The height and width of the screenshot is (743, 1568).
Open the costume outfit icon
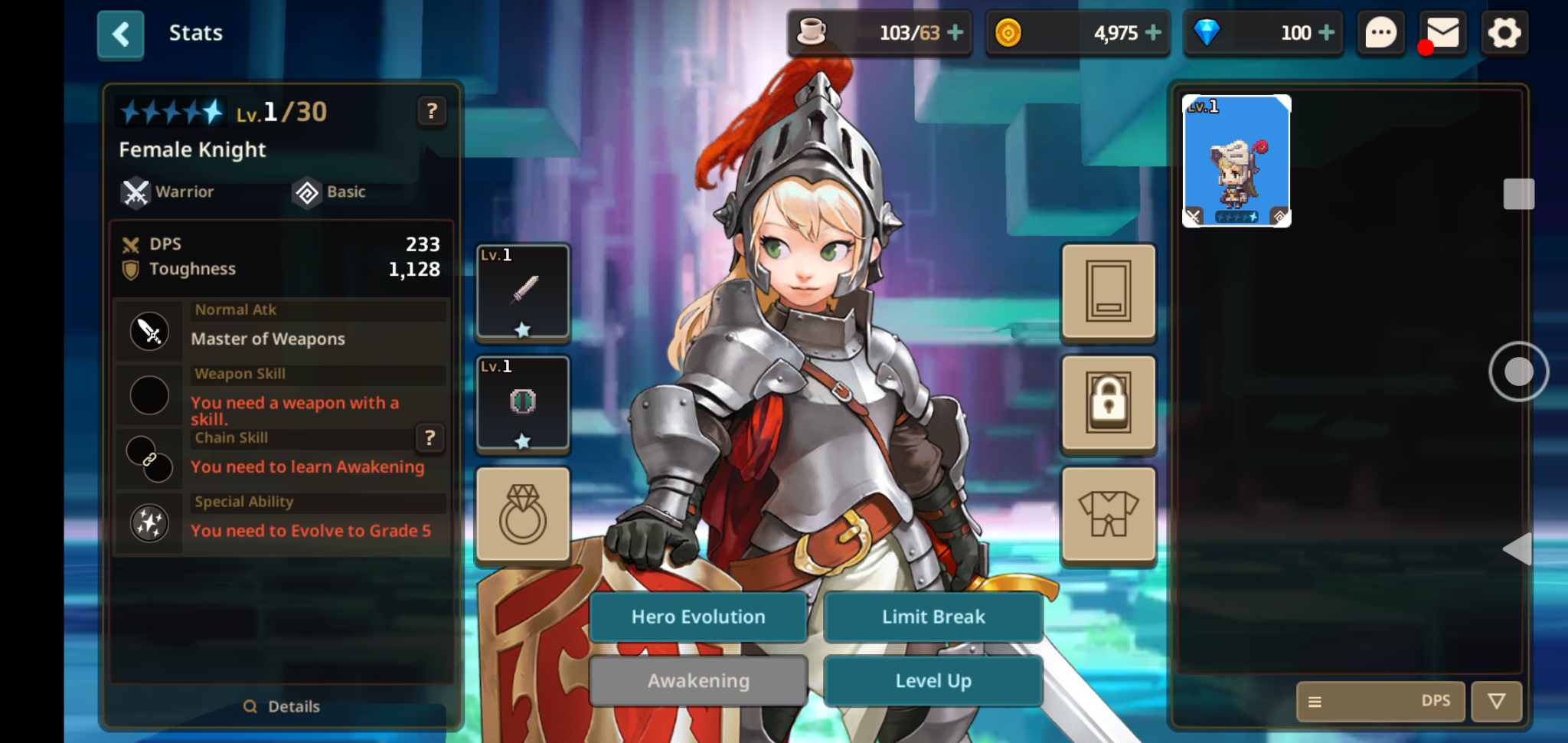1108,516
